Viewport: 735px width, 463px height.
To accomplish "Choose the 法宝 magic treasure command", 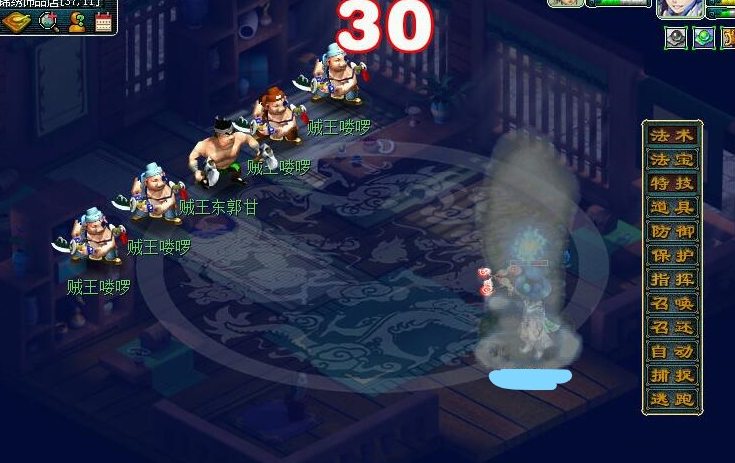I will [672, 159].
